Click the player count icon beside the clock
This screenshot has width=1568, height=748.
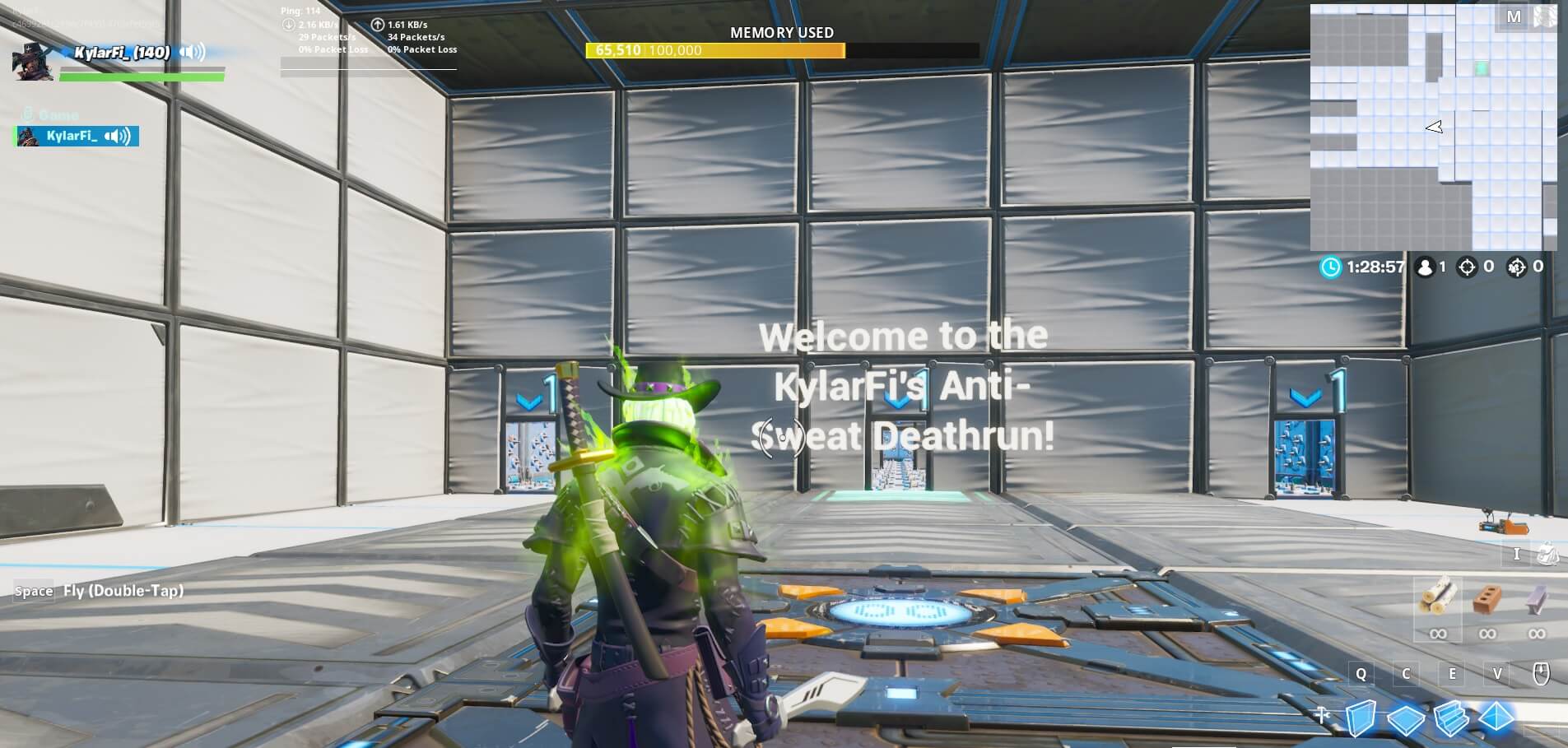click(x=1423, y=266)
